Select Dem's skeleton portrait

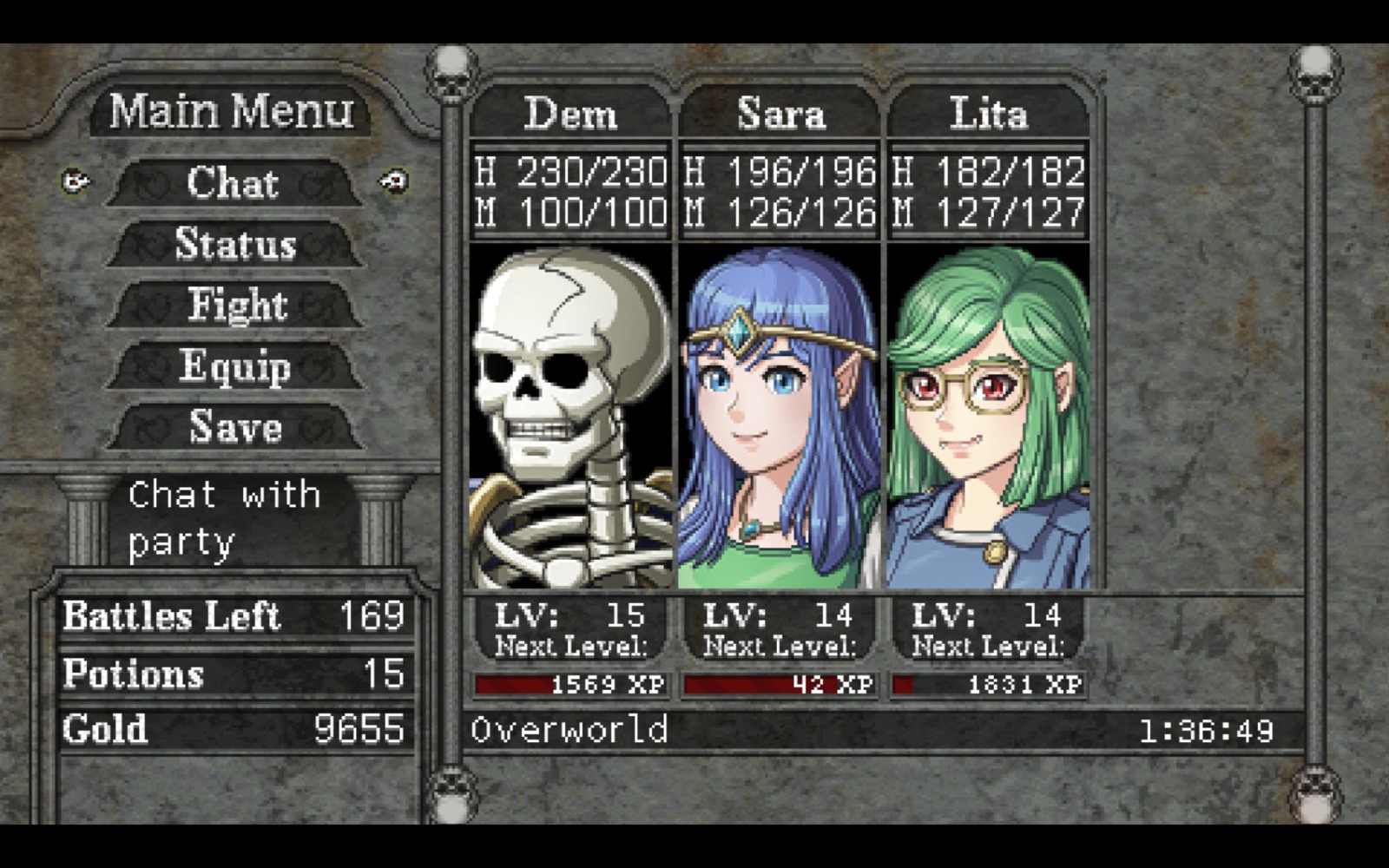pyautogui.click(x=570, y=417)
